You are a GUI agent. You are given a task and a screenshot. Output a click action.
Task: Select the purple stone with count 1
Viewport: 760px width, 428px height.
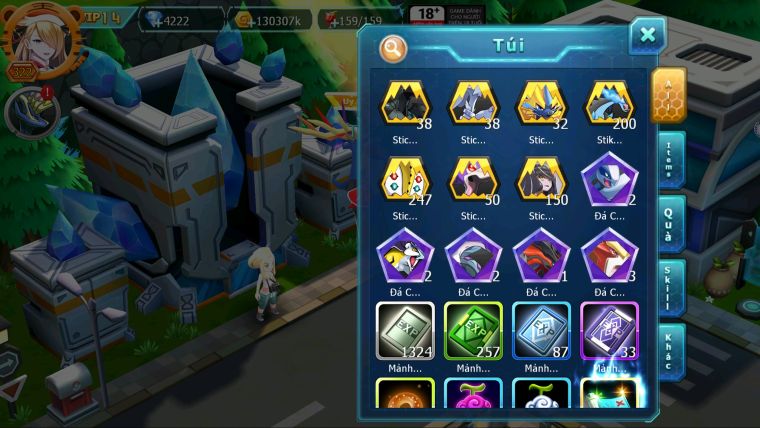coord(541,255)
